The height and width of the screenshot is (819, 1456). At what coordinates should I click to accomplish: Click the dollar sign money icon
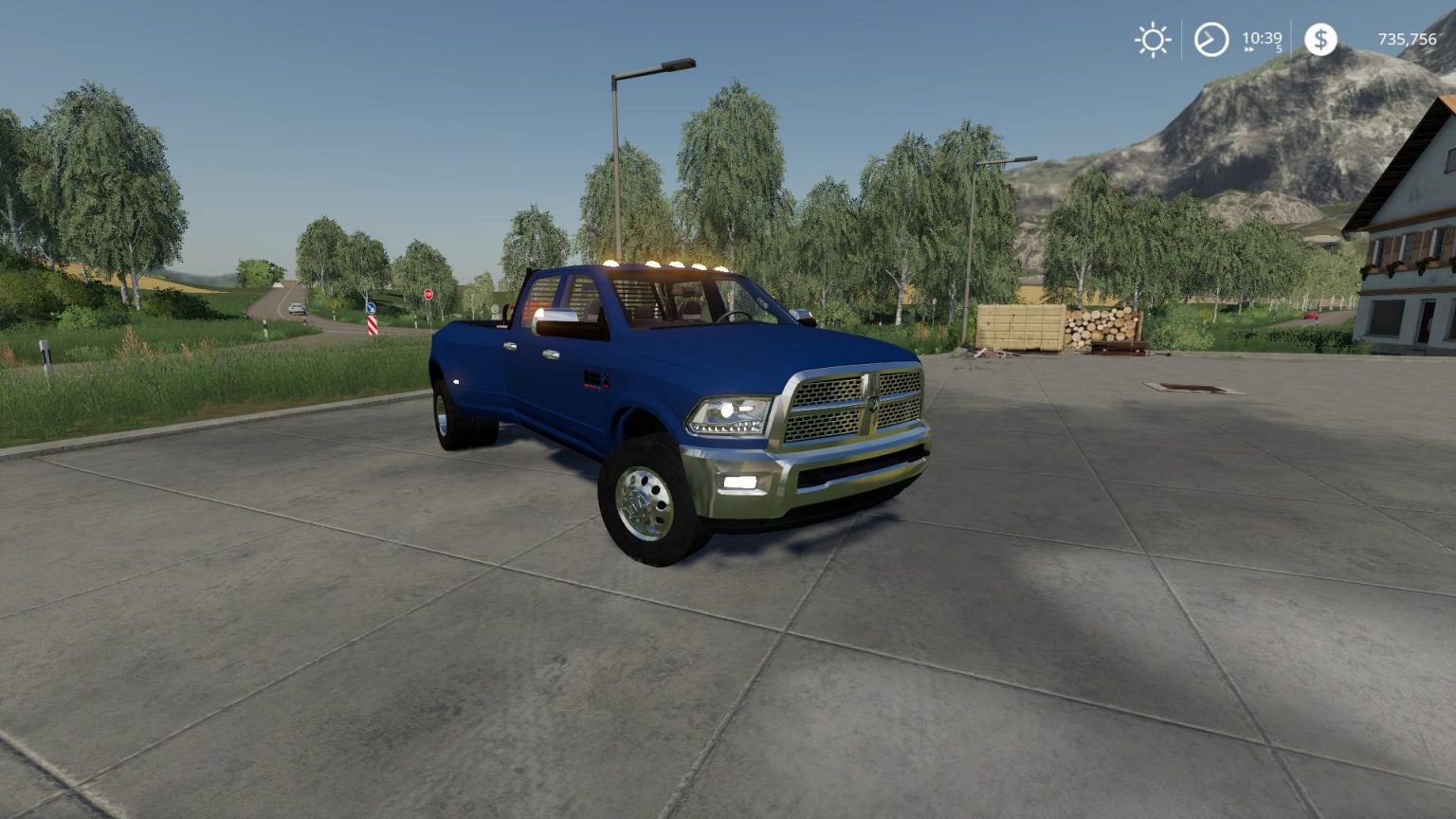click(x=1319, y=40)
